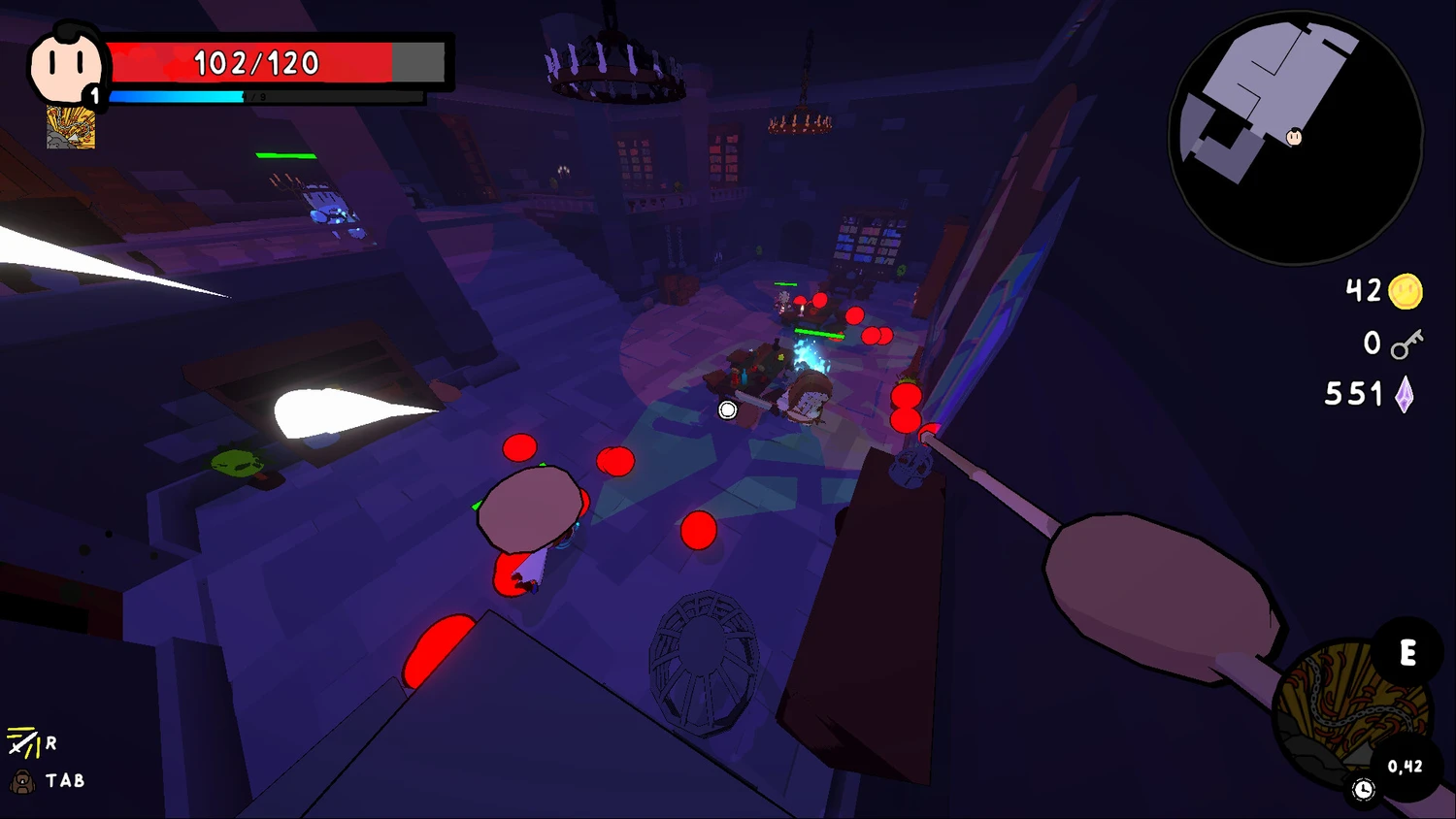This screenshot has width=1456, height=819.
Task: Select the small chain item icon under the portrait
Action: tap(71, 128)
